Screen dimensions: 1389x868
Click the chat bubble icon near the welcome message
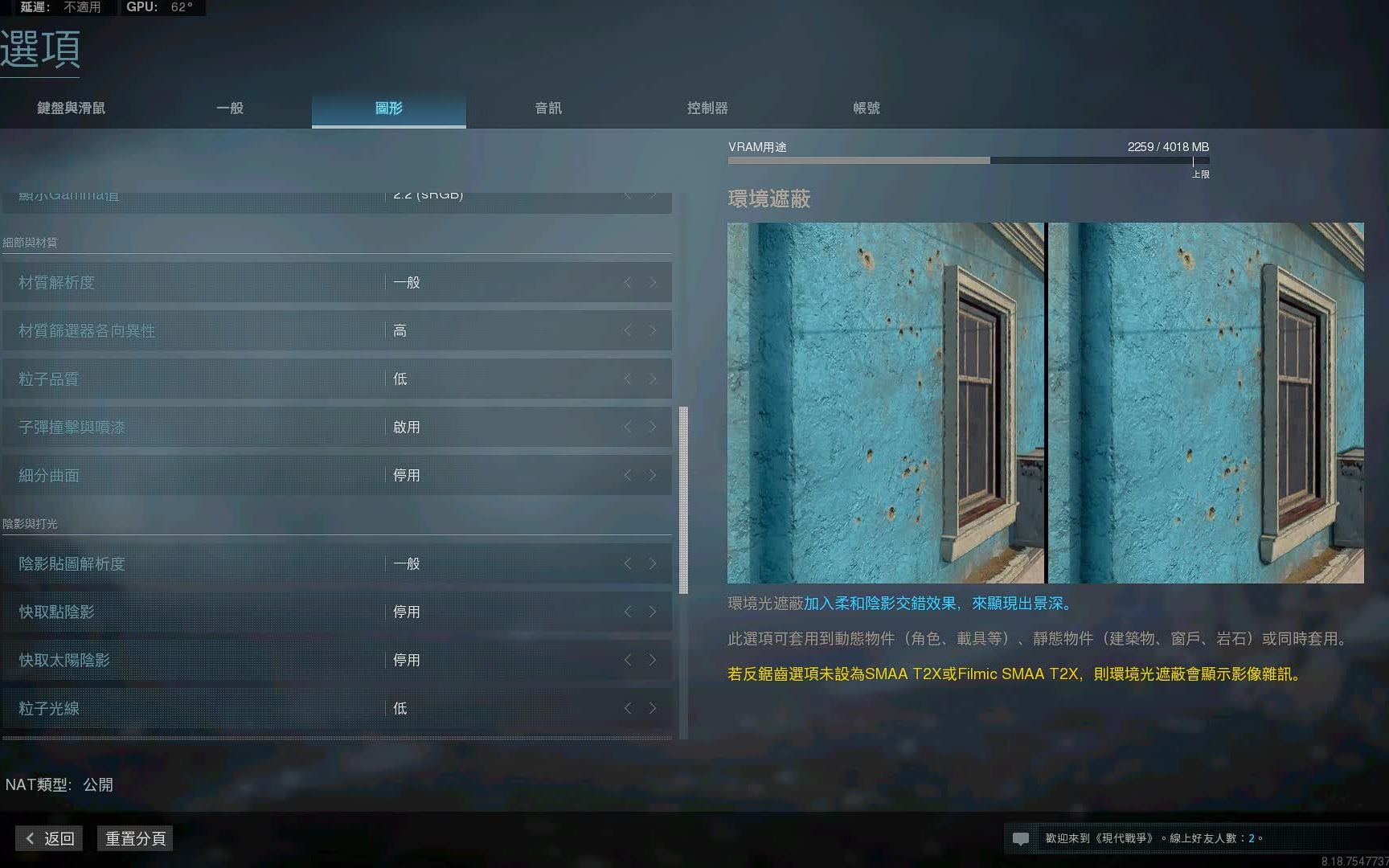[x=1022, y=837]
